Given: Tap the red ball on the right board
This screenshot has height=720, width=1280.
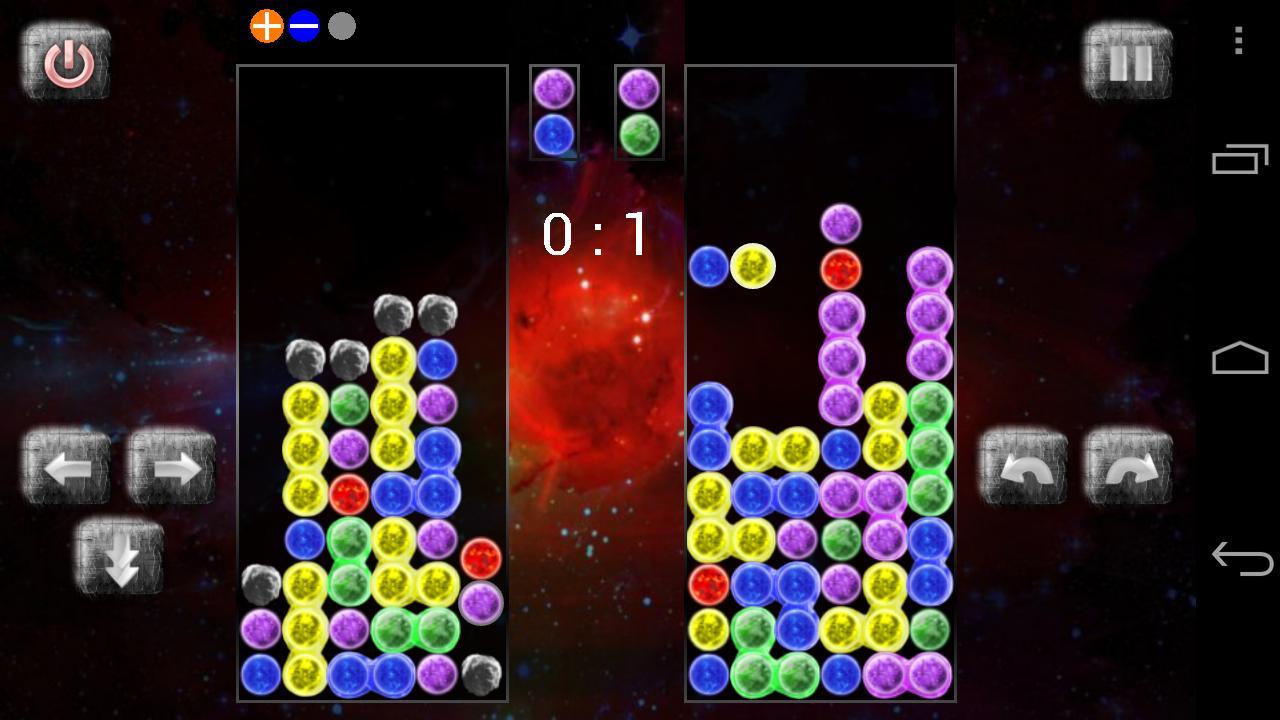Looking at the screenshot, I should 842,267.
